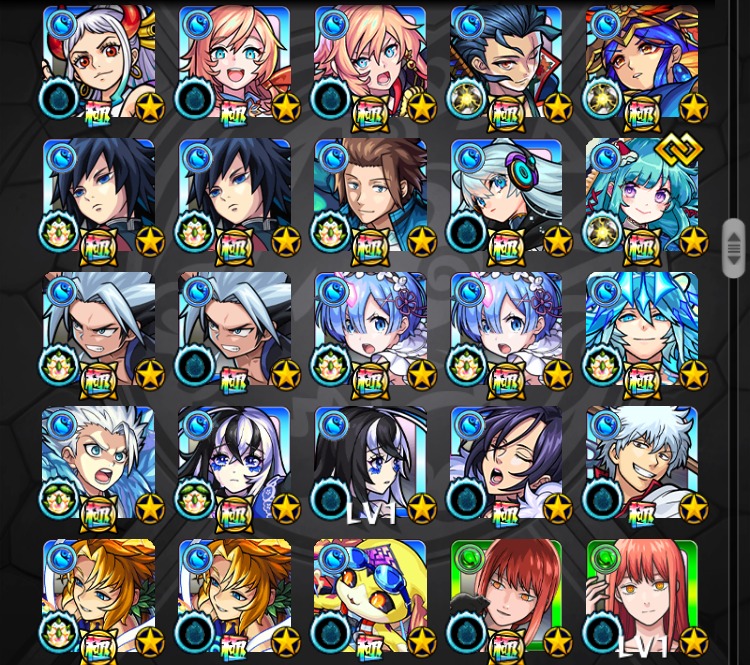750x665 pixels.
Task: Pick the character with ice crystal hair
Action: 642,328
